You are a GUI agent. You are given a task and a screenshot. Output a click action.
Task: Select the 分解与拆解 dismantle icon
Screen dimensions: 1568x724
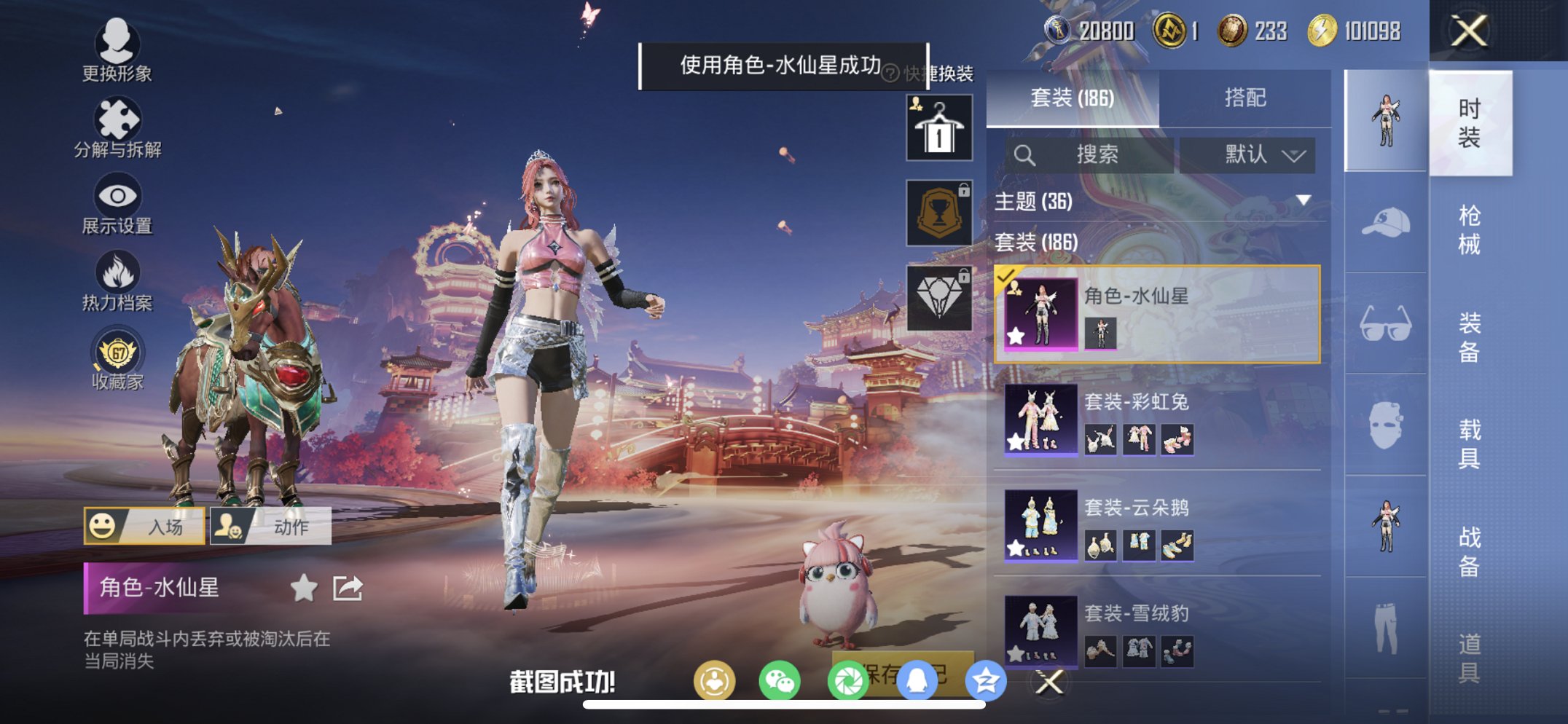119,124
